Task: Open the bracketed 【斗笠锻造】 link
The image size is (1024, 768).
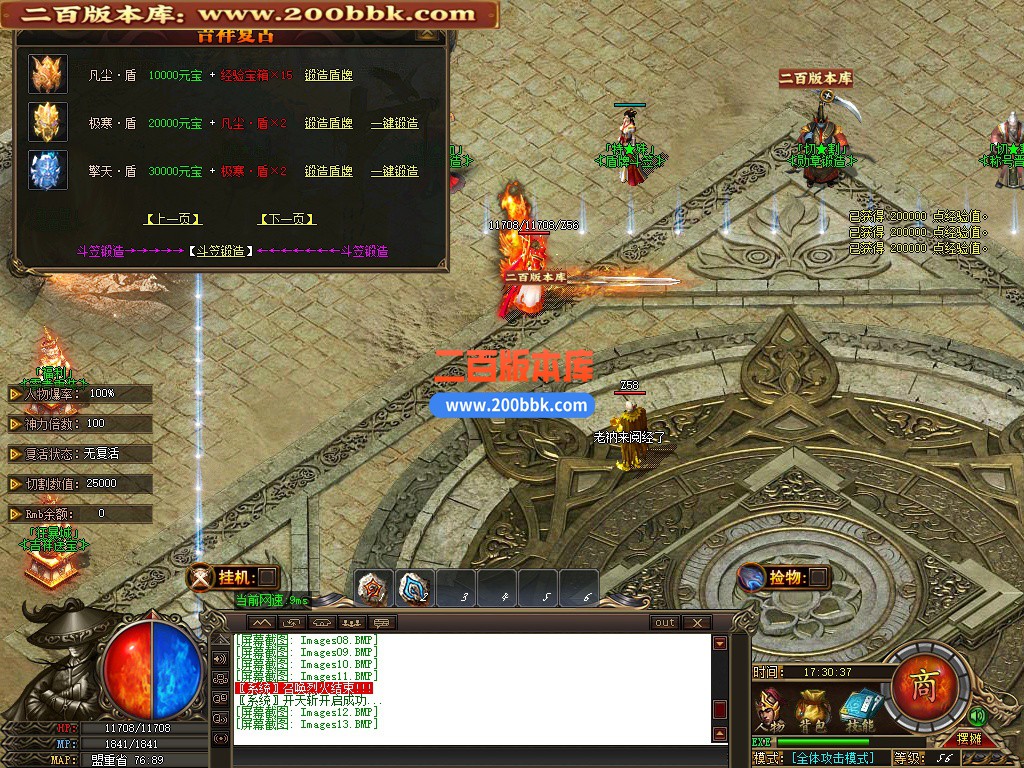Action: click(220, 251)
